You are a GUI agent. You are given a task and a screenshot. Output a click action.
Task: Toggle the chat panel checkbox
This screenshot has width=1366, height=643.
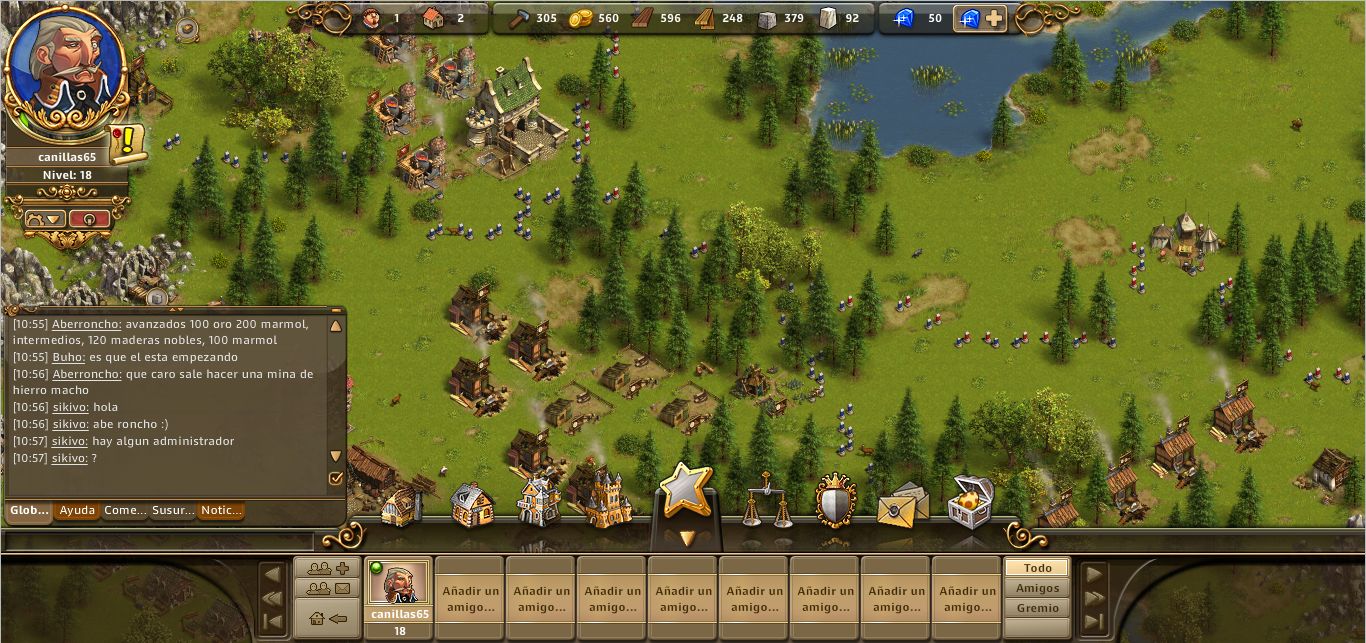[x=336, y=479]
